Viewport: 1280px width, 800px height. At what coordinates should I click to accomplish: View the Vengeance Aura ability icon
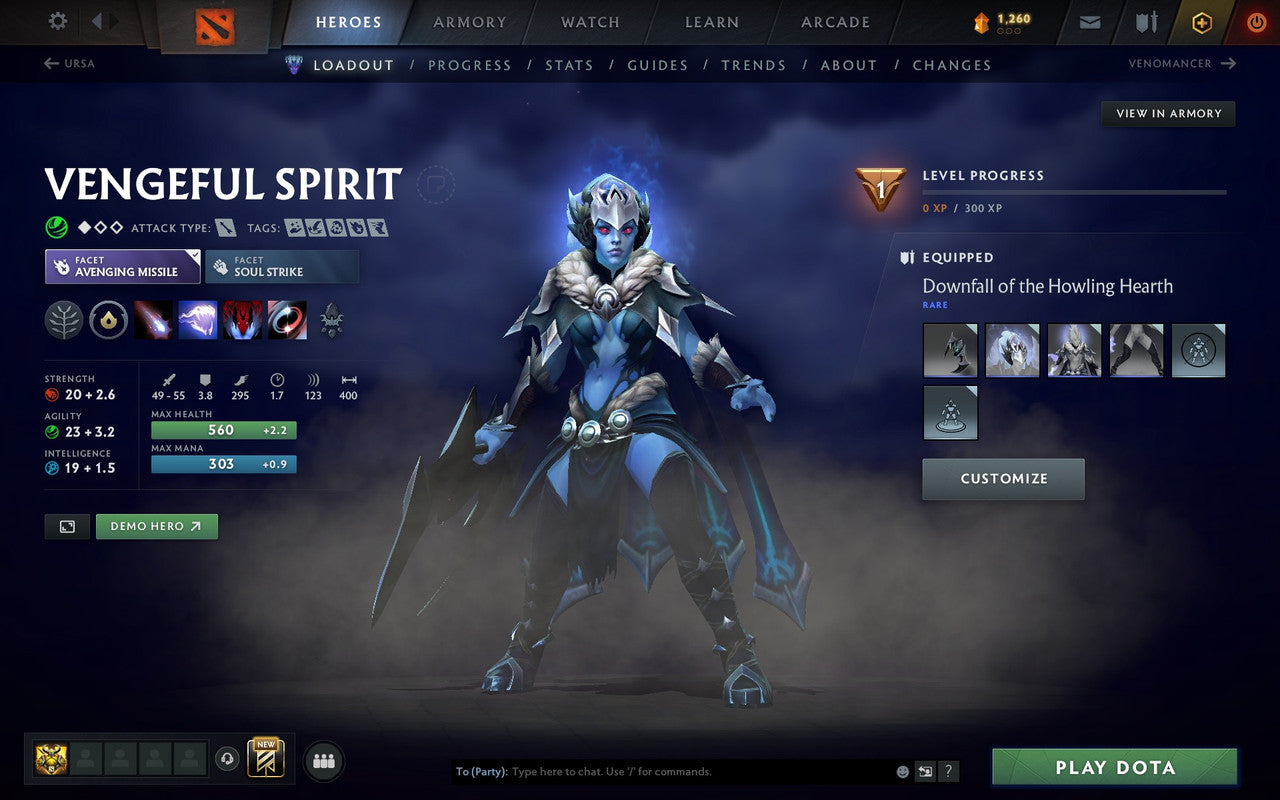click(242, 320)
